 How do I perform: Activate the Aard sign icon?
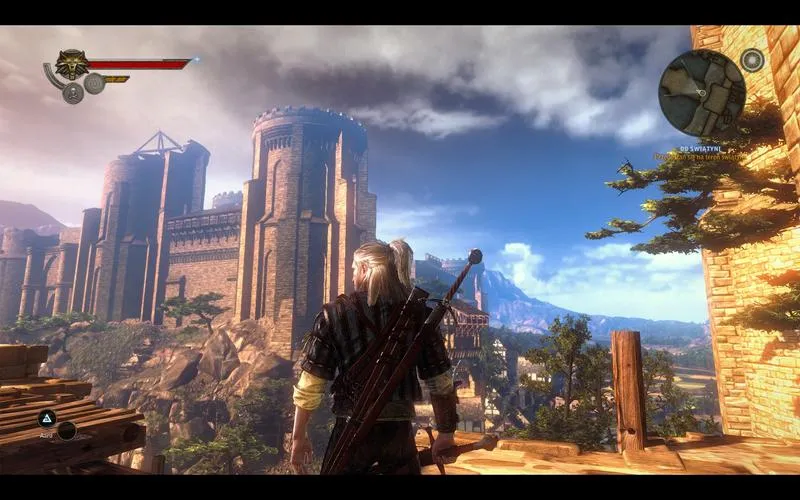coord(47,418)
